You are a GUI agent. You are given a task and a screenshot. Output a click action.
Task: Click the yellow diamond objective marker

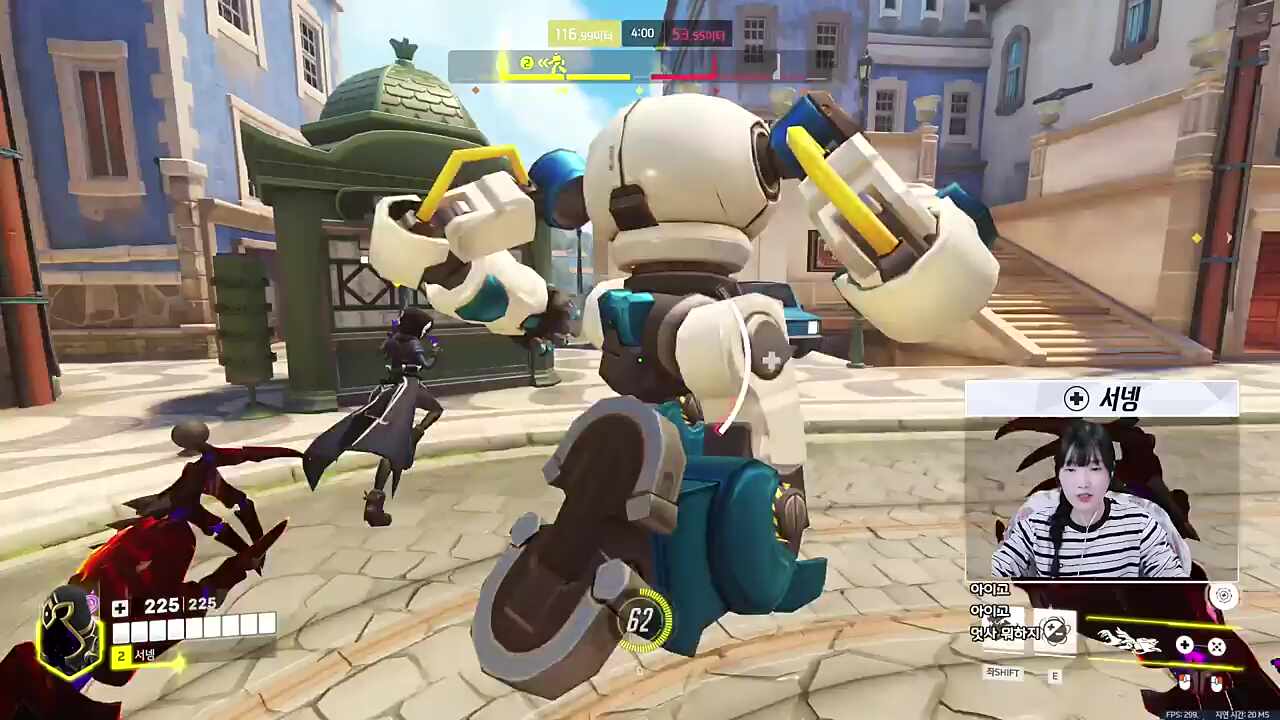(1196, 237)
